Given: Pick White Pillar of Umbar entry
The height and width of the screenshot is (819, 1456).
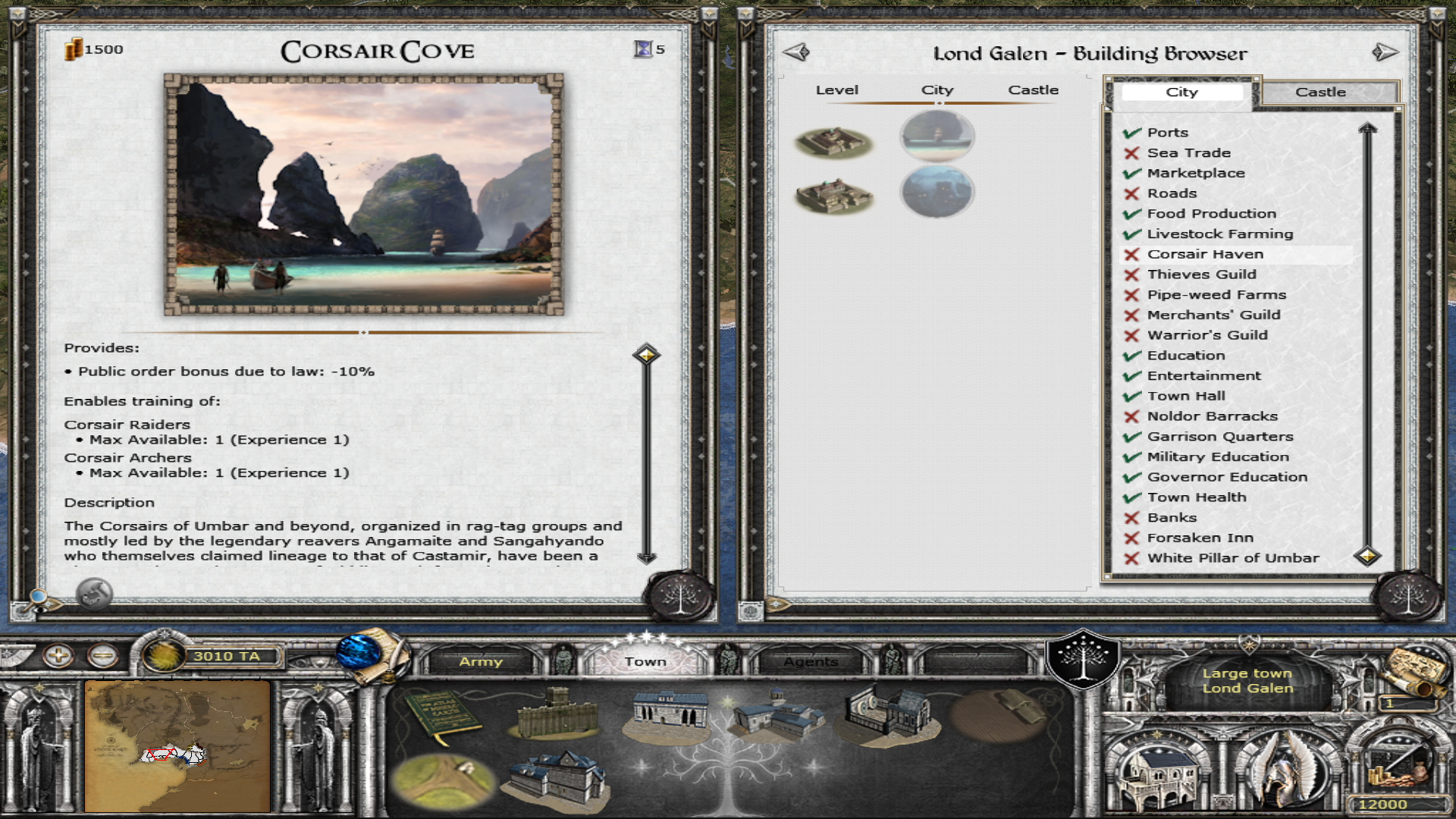Looking at the screenshot, I should (x=1232, y=558).
